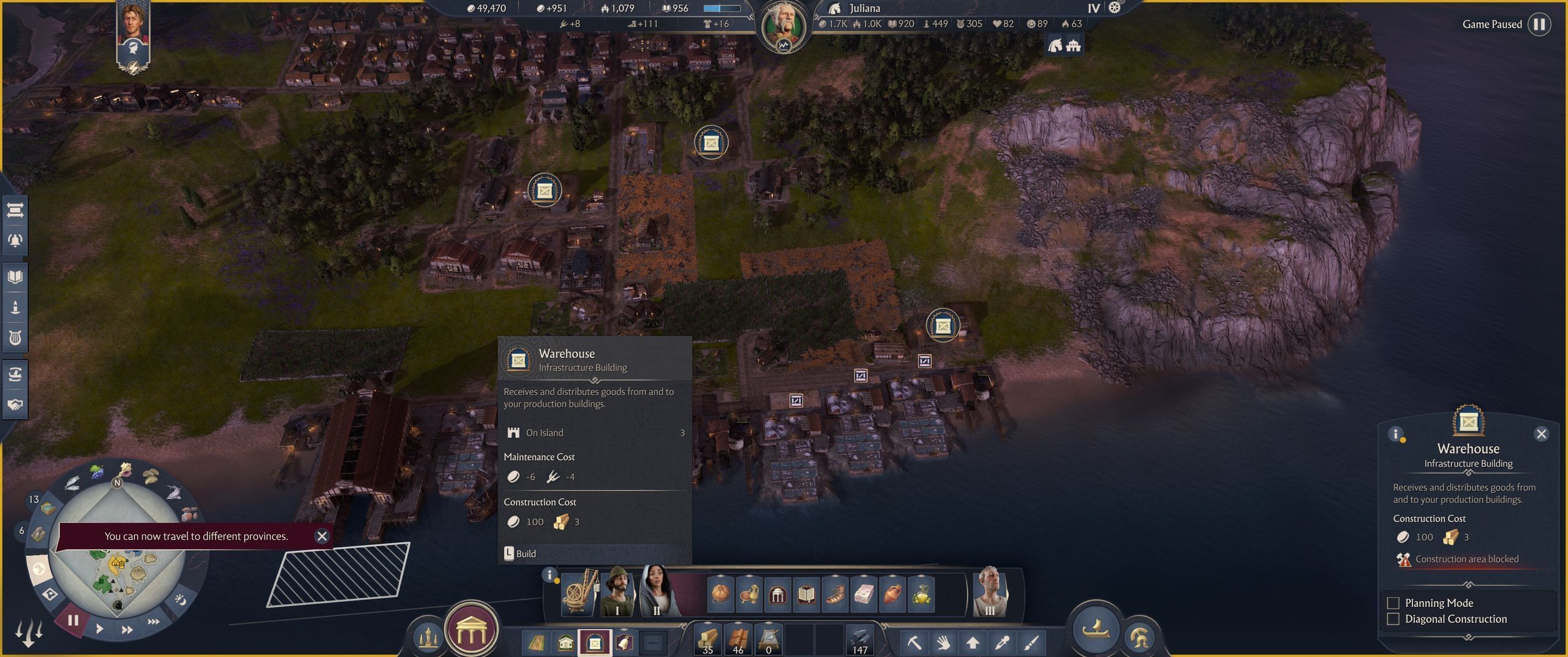1568x657 pixels.
Task: Open the ship menu round button
Action: click(x=1096, y=629)
